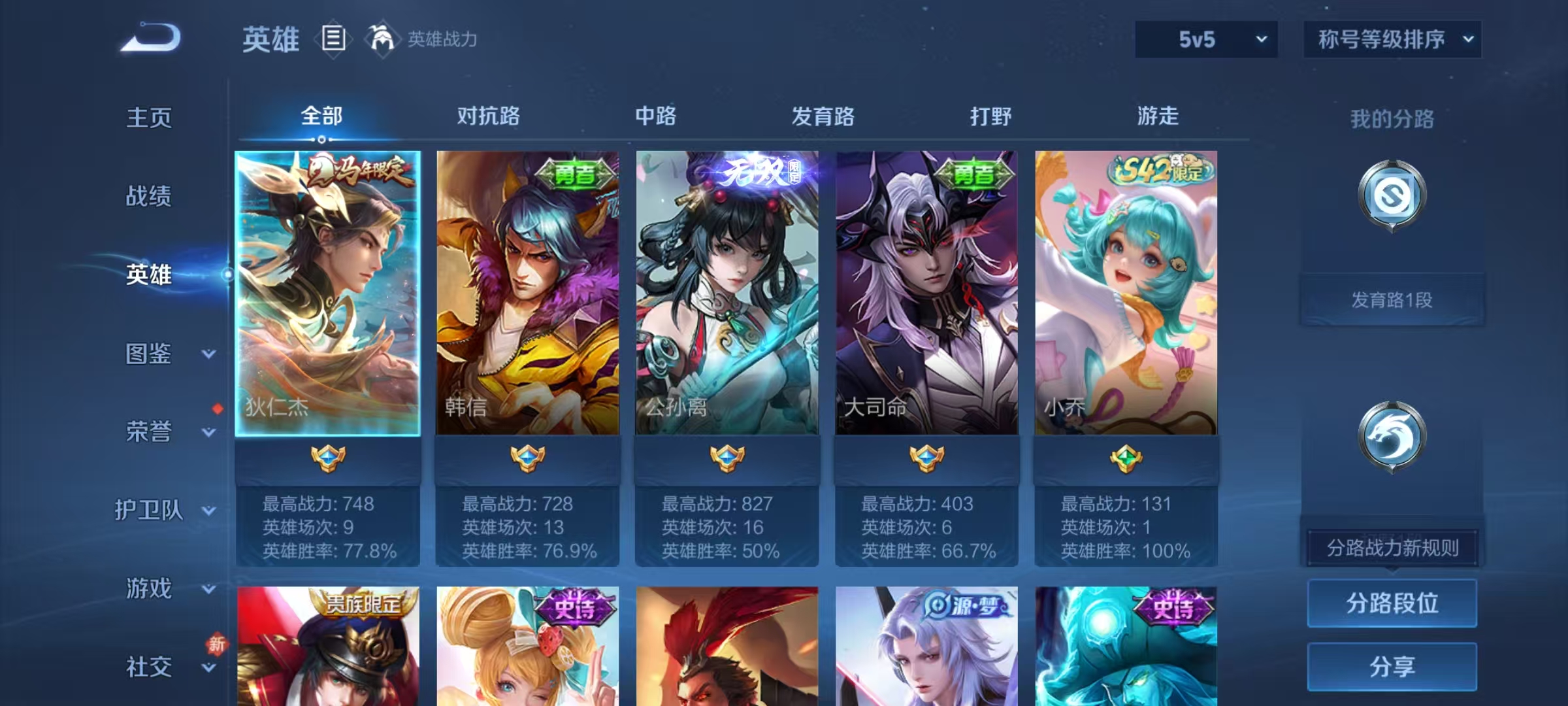Screen dimensions: 1568x706
Task: Open the 分路段位 button
Action: pos(1392,603)
